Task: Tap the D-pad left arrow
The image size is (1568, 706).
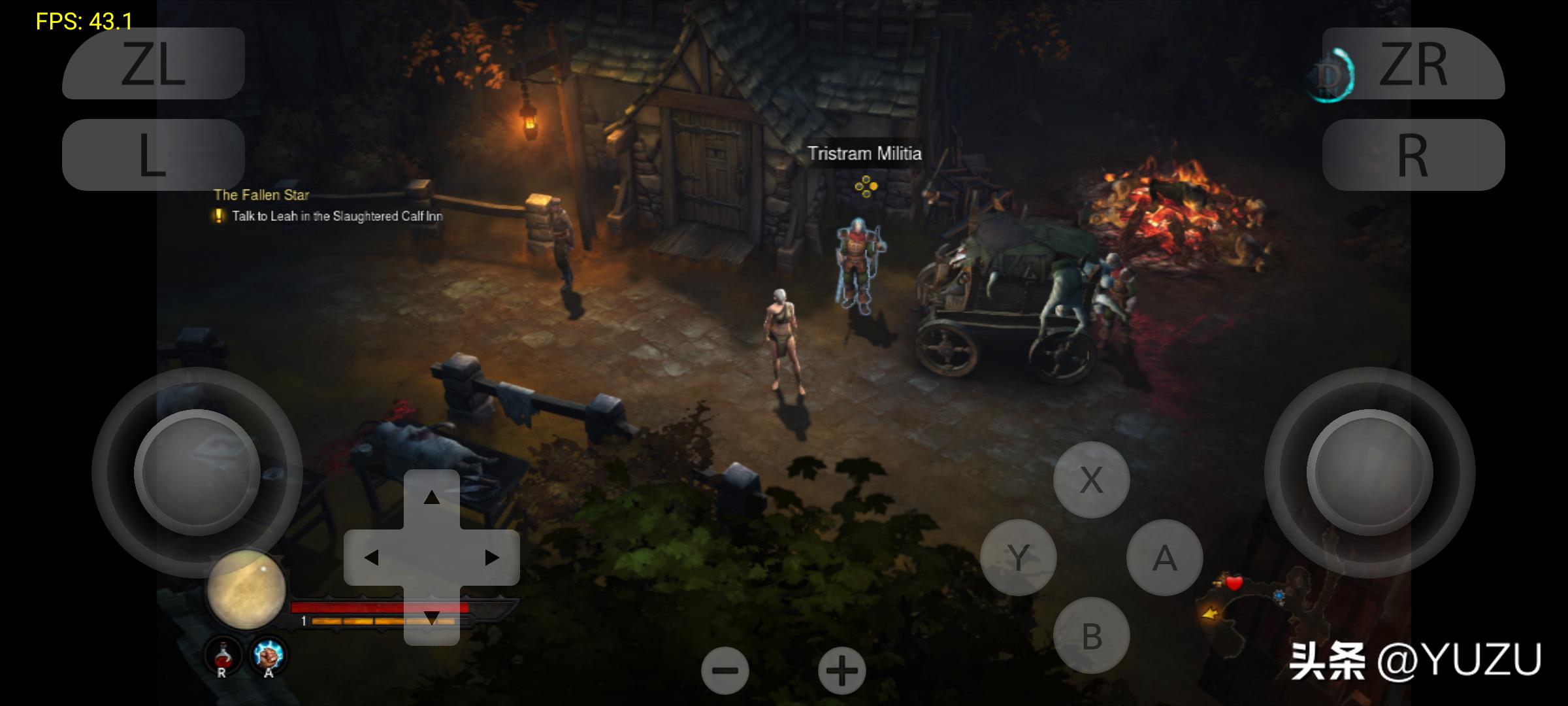Action: [371, 558]
